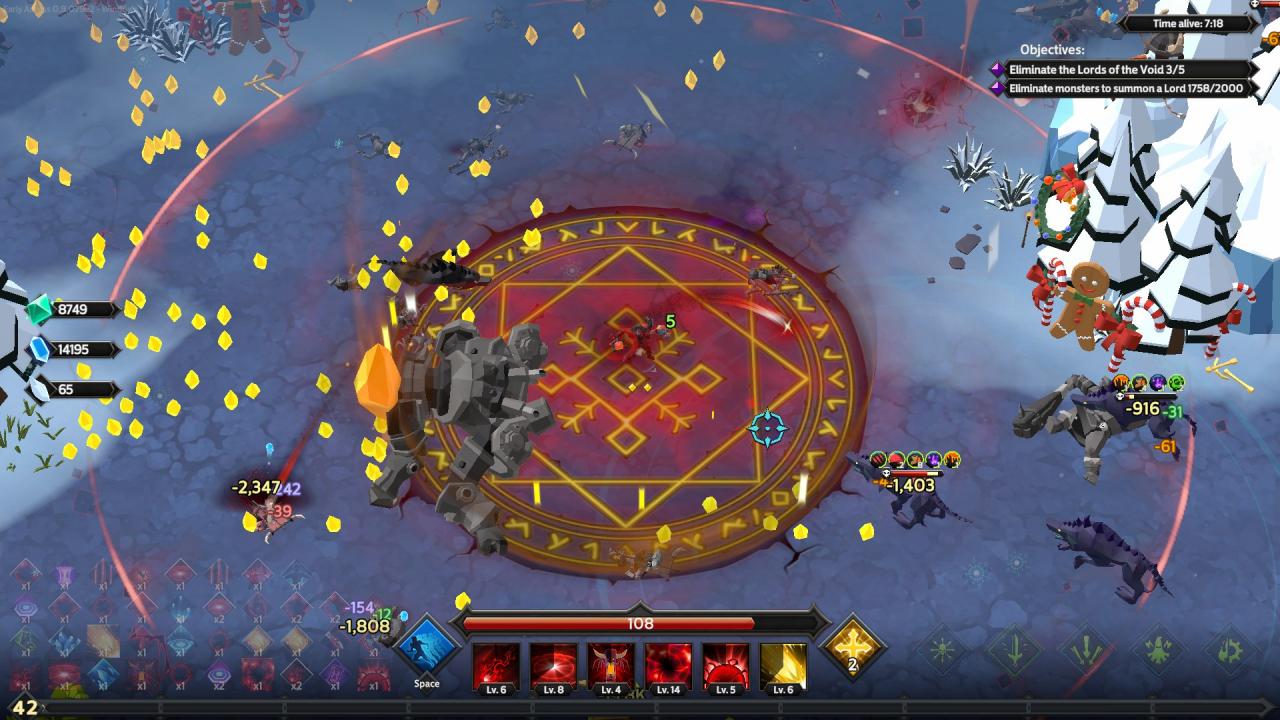The width and height of the screenshot is (1280, 720).
Task: Select the Lv. 4 winged demon ability
Action: click(x=610, y=667)
